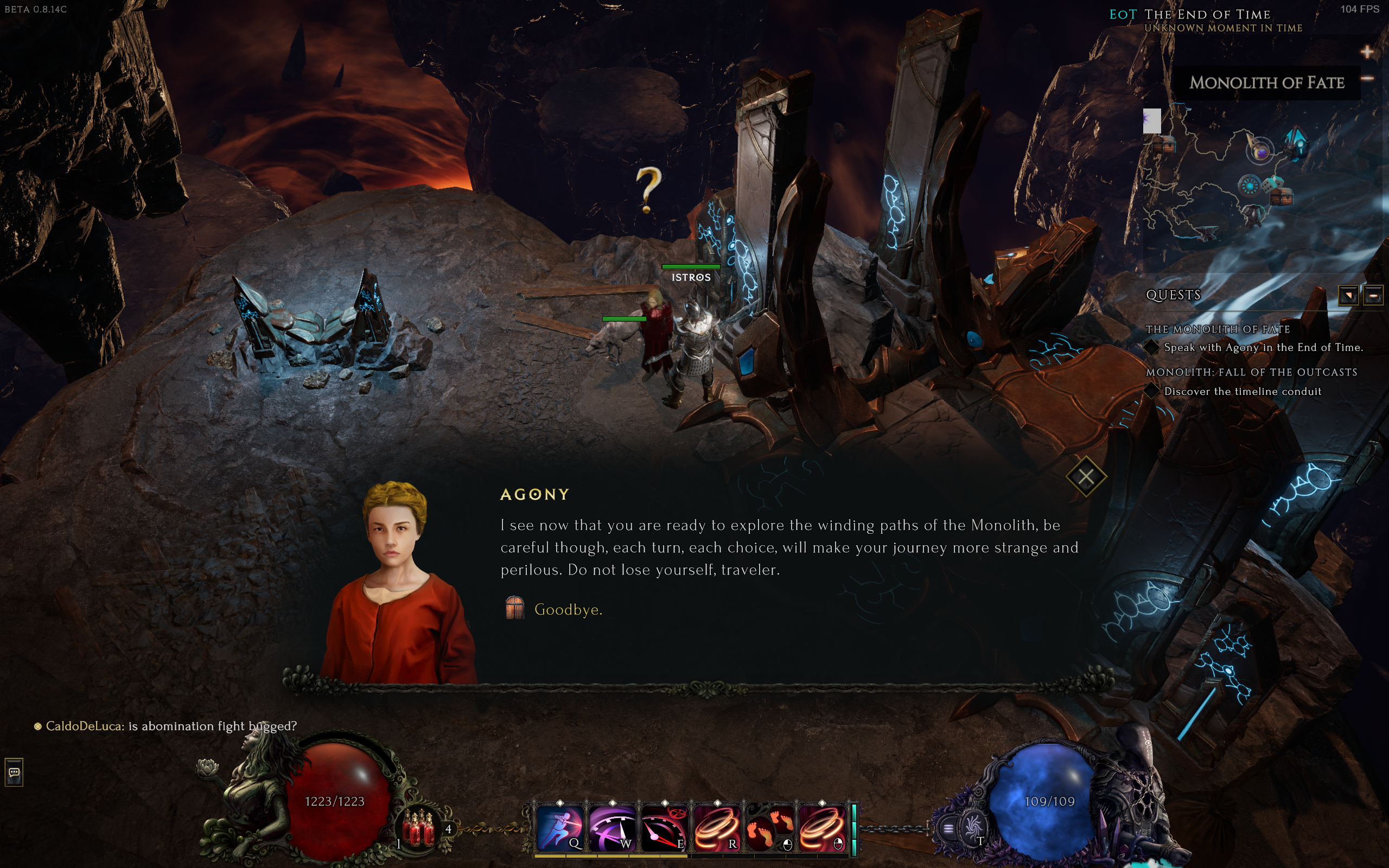
Task: Close the Agony dialogue window
Action: coord(1085,476)
